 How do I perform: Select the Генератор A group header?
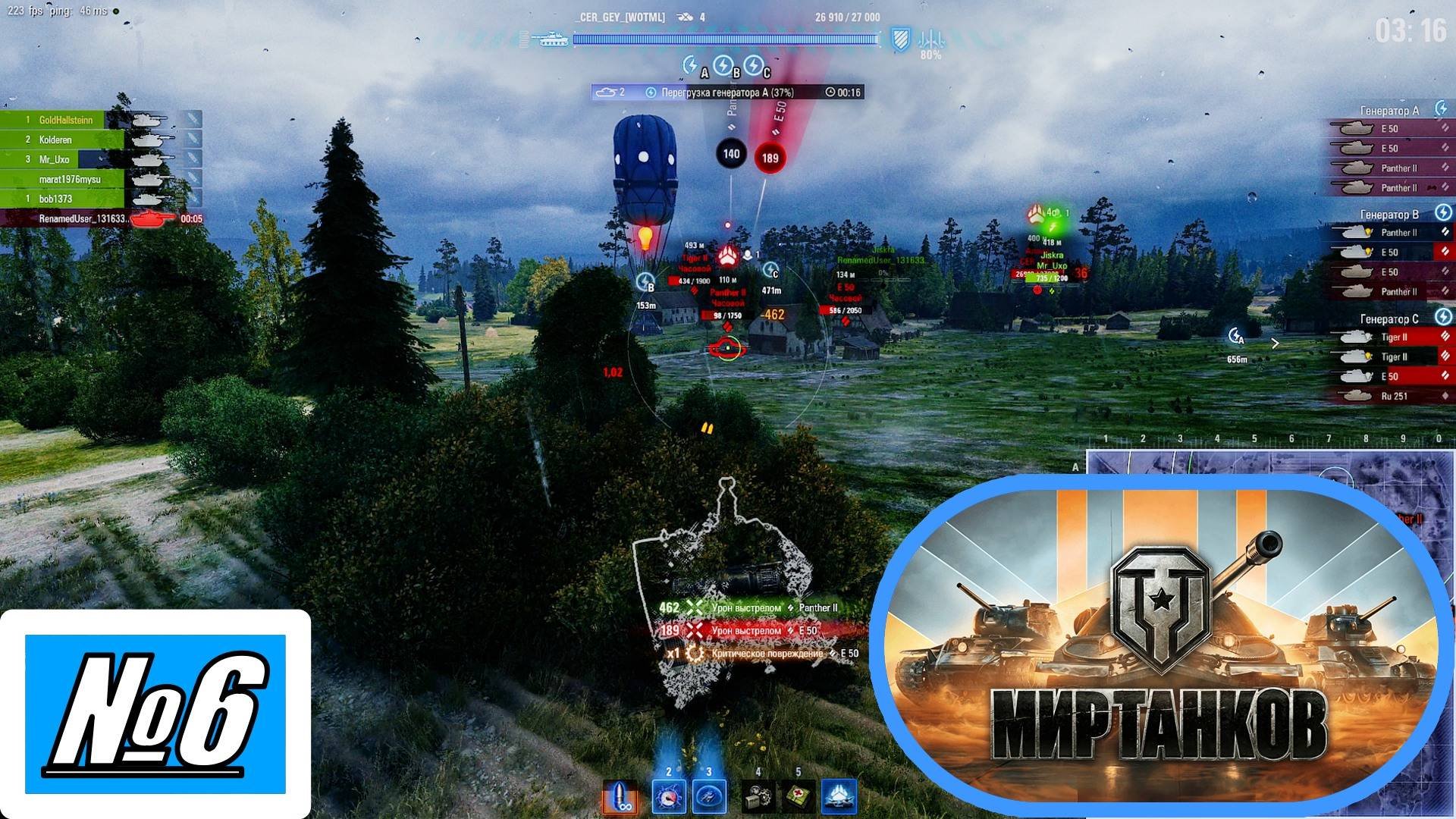[1389, 111]
